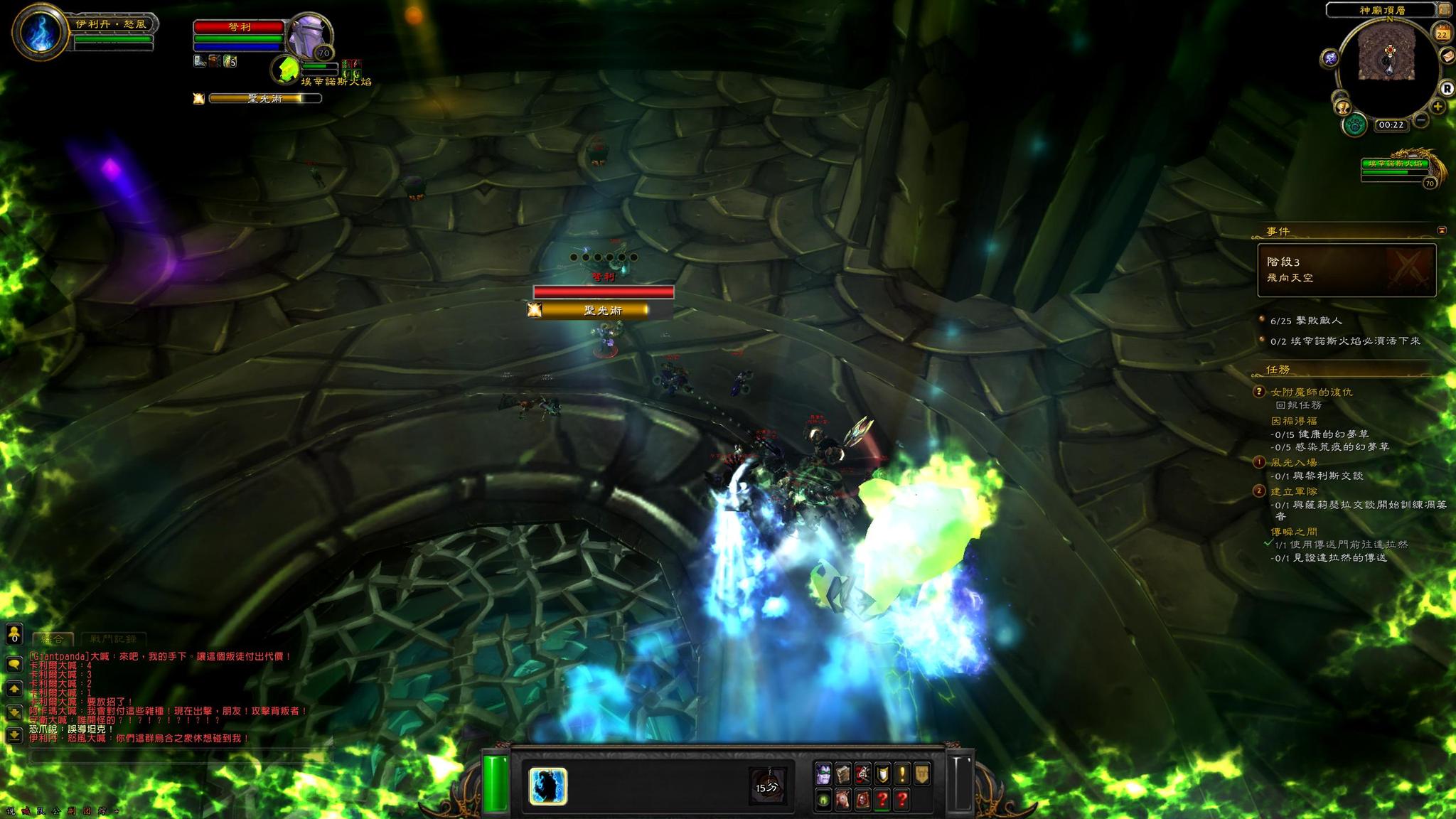The image size is (1456, 819).
Task: Select the 綜合 general chat tab
Action: click(53, 639)
